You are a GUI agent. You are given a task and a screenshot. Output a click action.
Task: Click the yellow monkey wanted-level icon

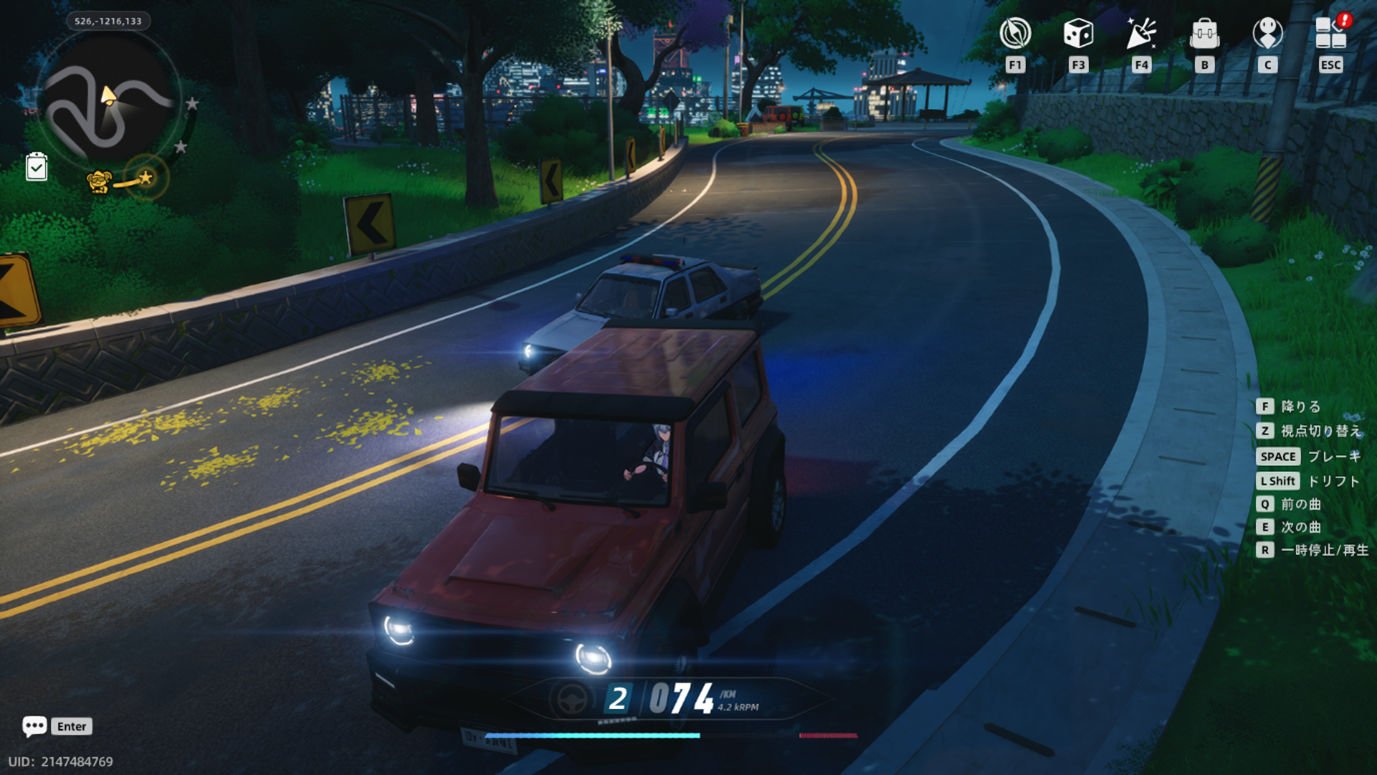98,182
